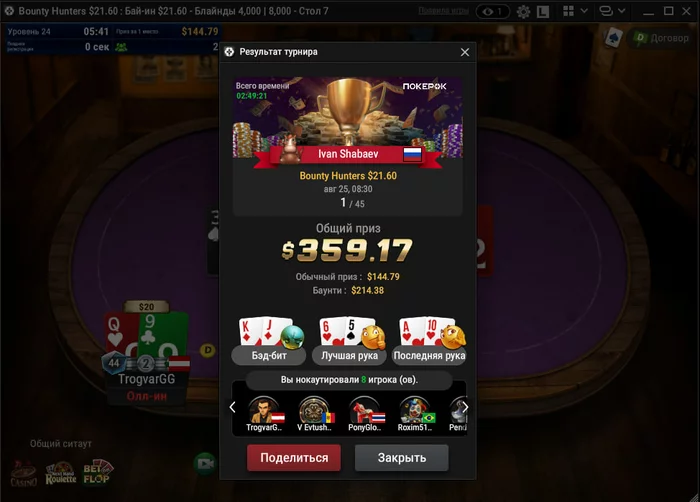Show previous knocked-out players with left arrow
Image resolution: width=700 pixels, height=502 pixels.
tap(233, 407)
